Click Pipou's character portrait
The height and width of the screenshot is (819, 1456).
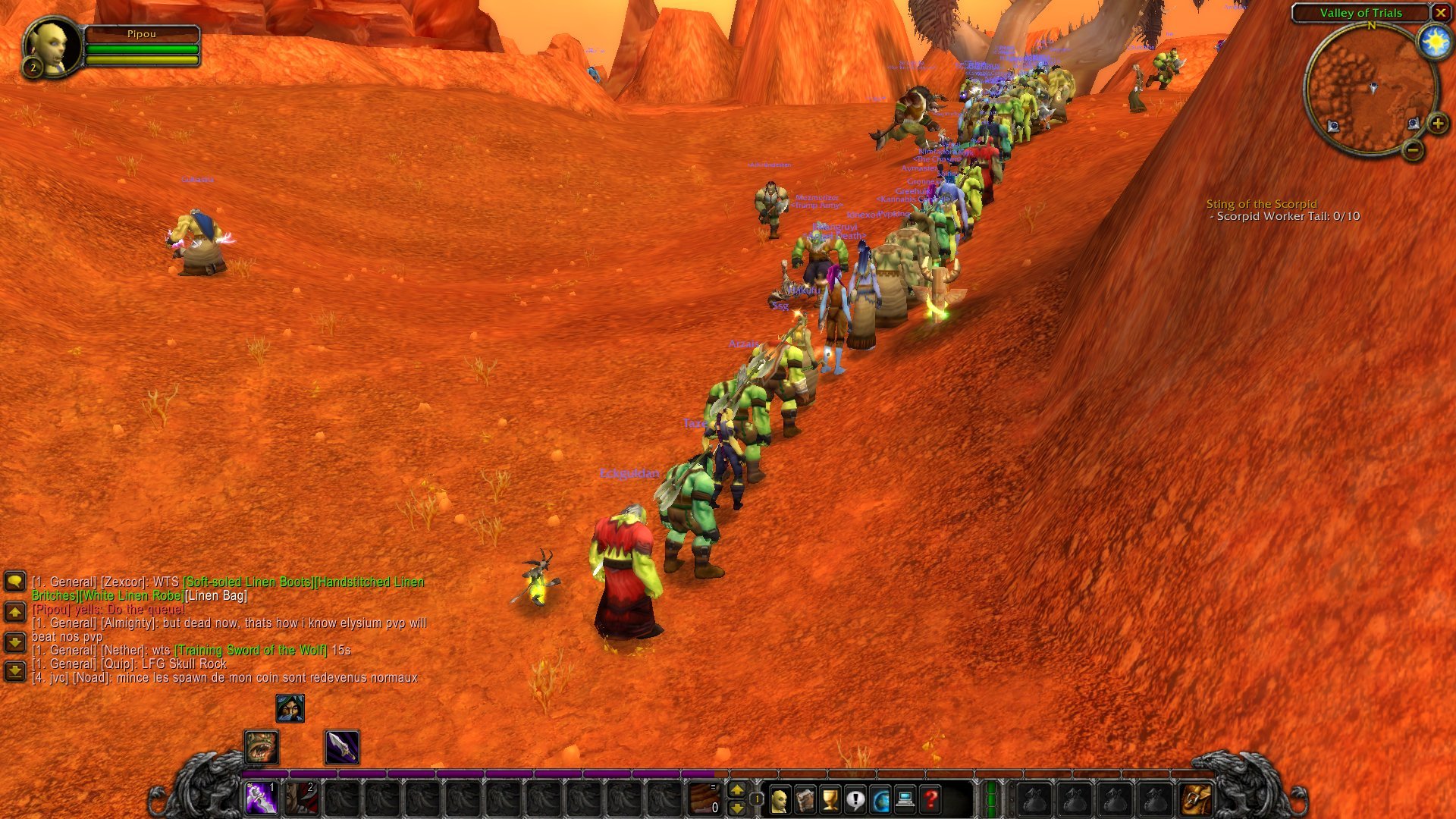52,47
